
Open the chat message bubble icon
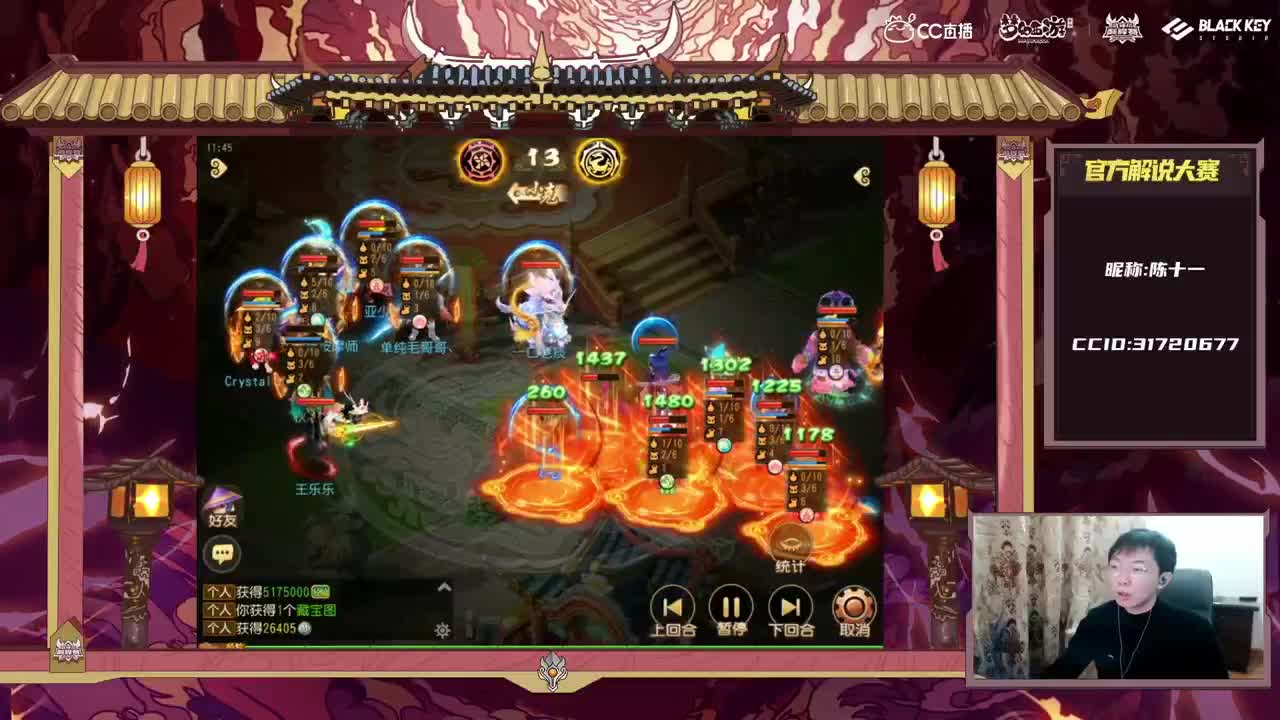coord(223,551)
